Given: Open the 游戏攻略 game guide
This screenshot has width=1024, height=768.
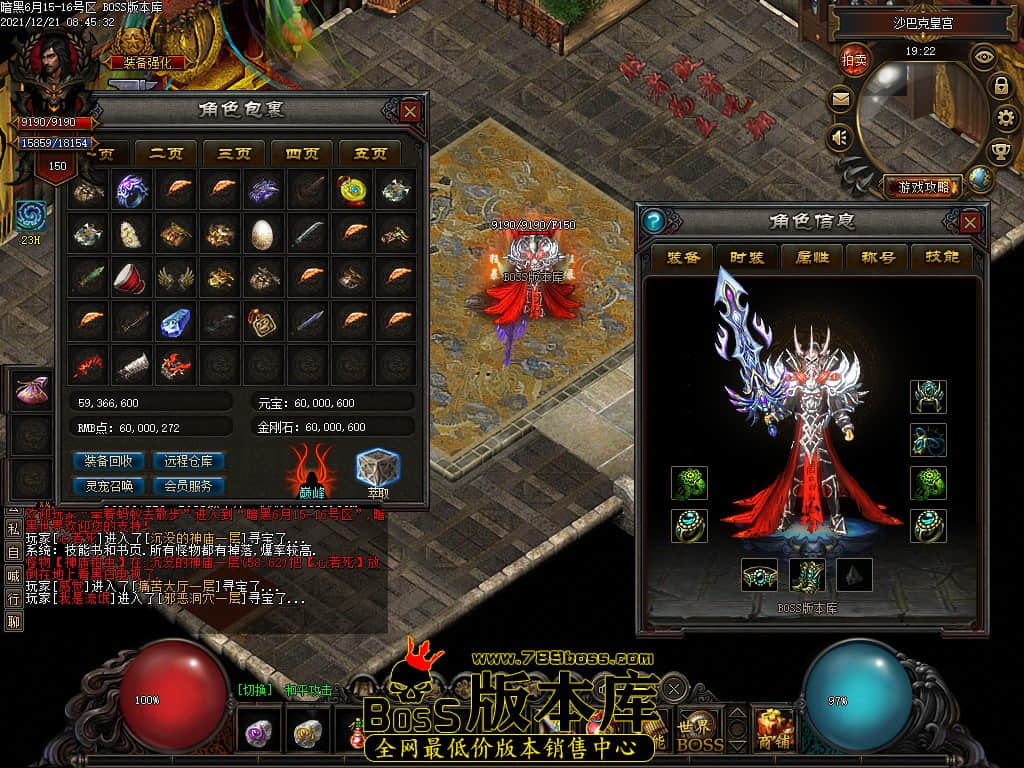Looking at the screenshot, I should click(922, 186).
